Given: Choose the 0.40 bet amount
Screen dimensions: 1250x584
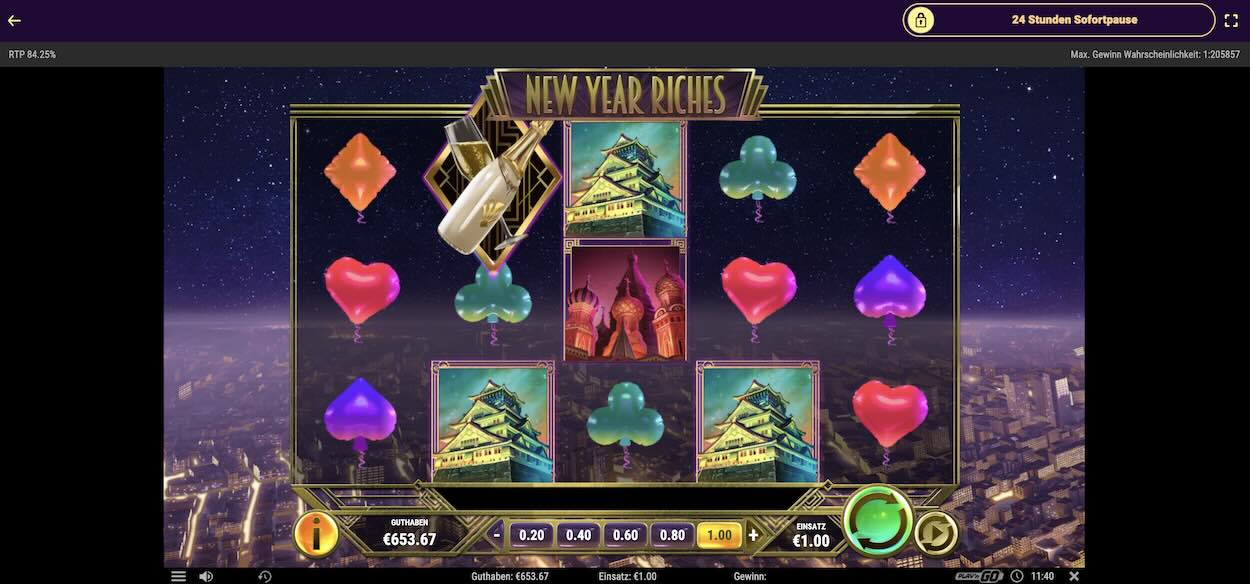Looking at the screenshot, I should (579, 535).
